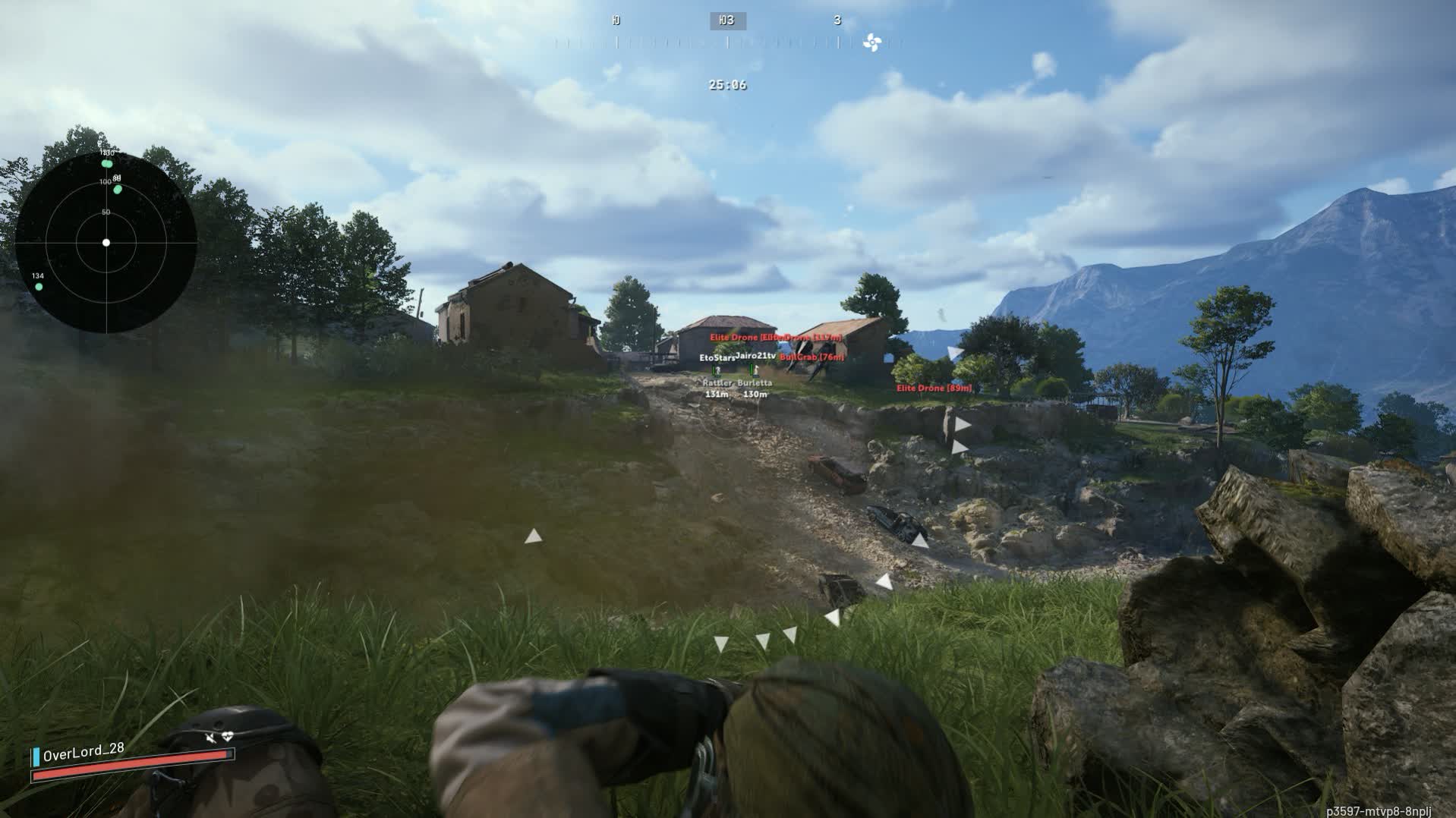Select the Elite Drone 89m enemy marker
Viewport: 1456px width, 818px height.
click(x=934, y=389)
